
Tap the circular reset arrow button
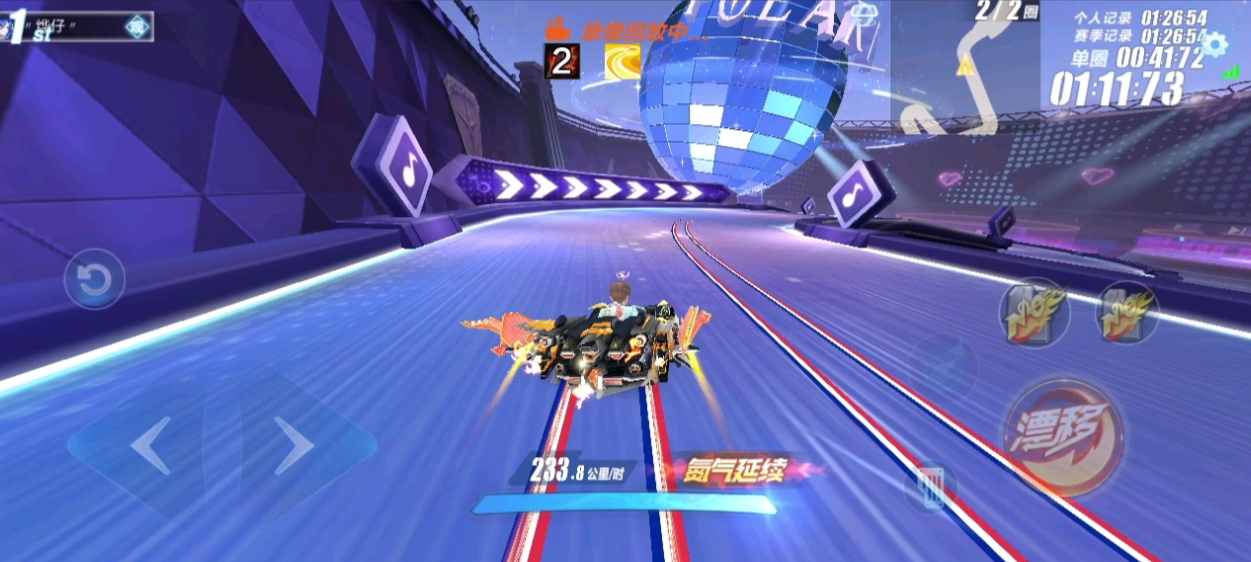95,279
